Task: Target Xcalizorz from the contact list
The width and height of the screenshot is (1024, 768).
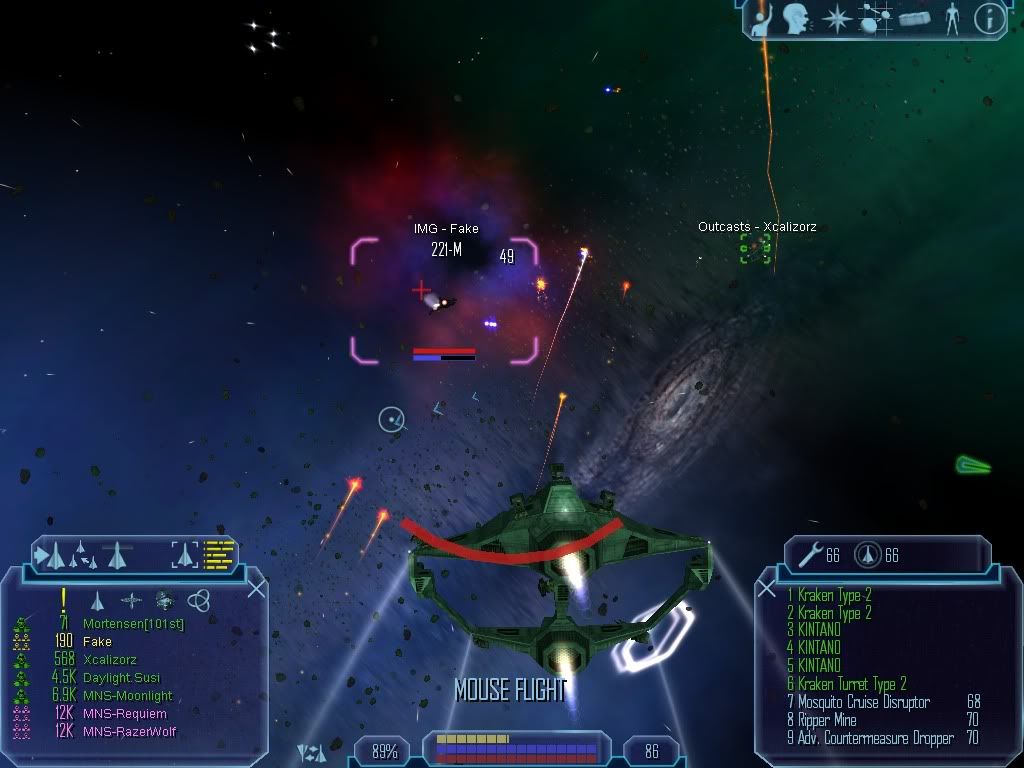Action: (x=109, y=660)
